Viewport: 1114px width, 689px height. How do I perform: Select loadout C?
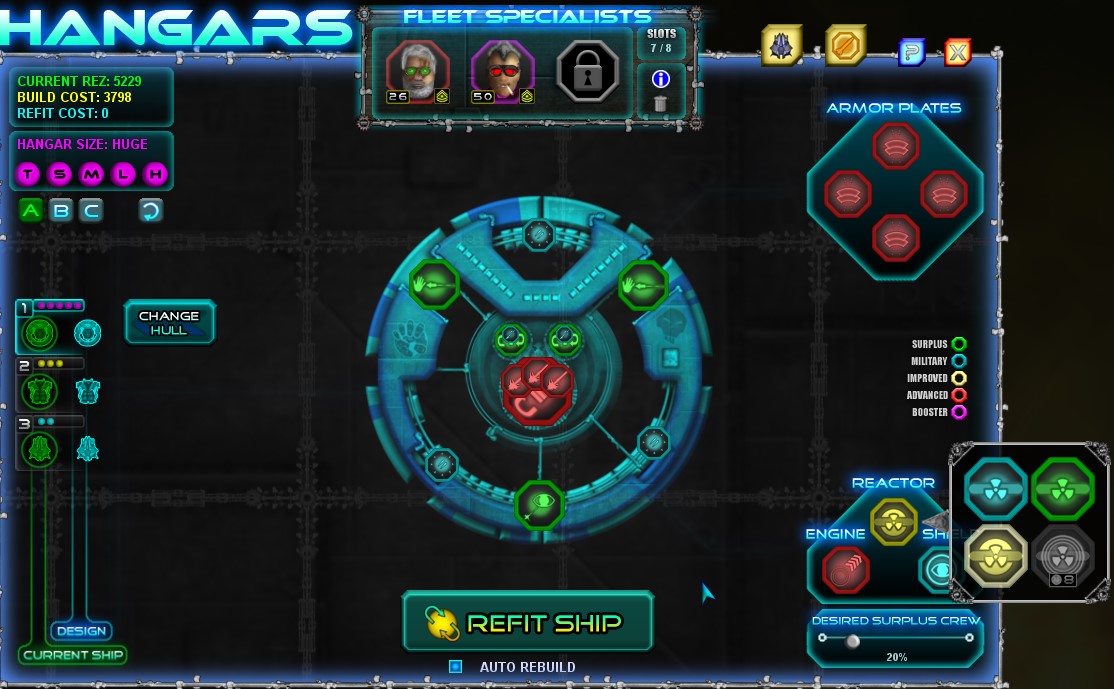(92, 210)
